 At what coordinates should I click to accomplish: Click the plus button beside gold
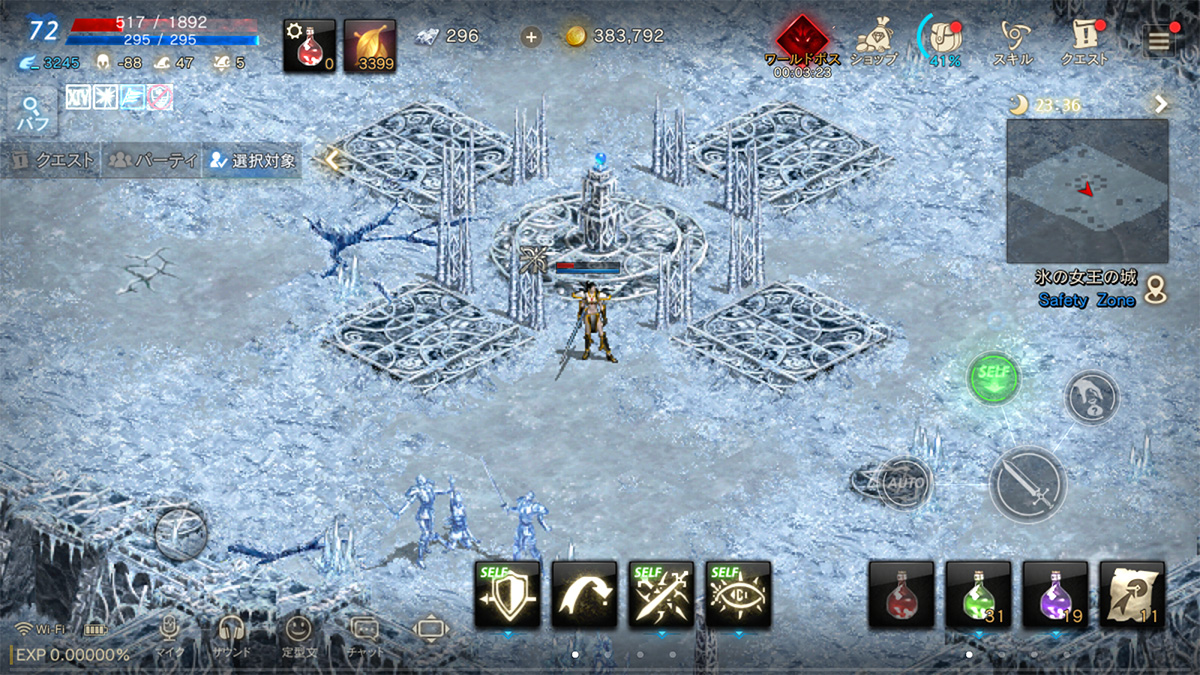531,37
